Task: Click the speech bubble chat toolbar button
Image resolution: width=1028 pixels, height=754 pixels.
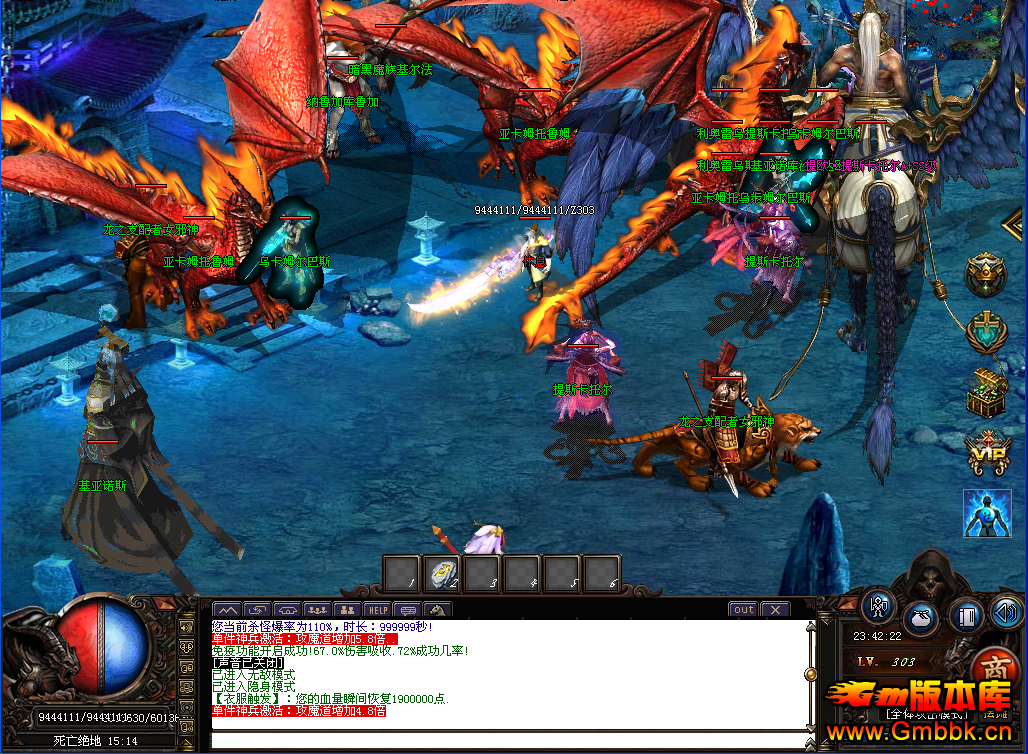Action: click(x=408, y=609)
